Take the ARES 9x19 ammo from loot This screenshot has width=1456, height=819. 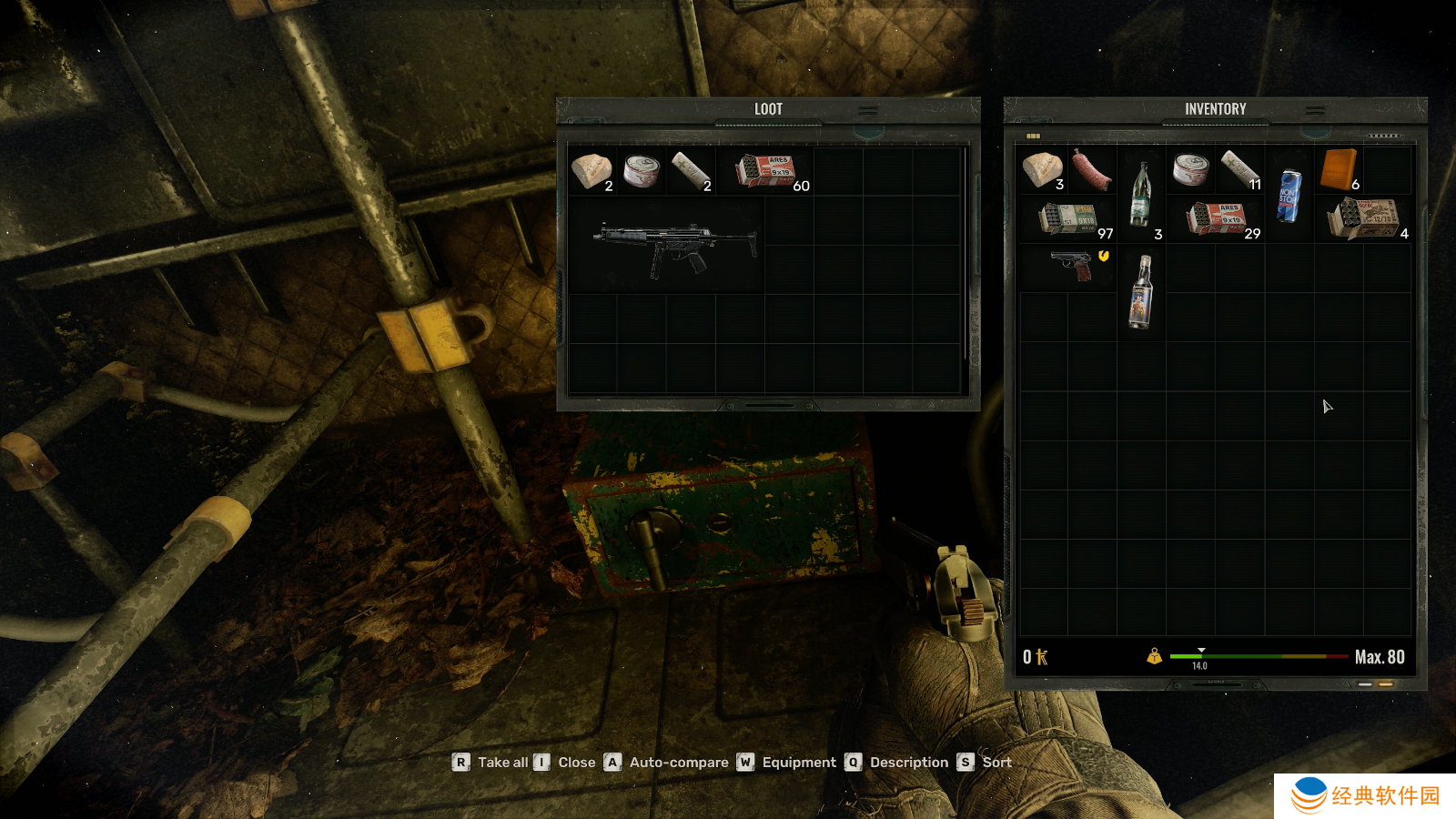point(766,170)
